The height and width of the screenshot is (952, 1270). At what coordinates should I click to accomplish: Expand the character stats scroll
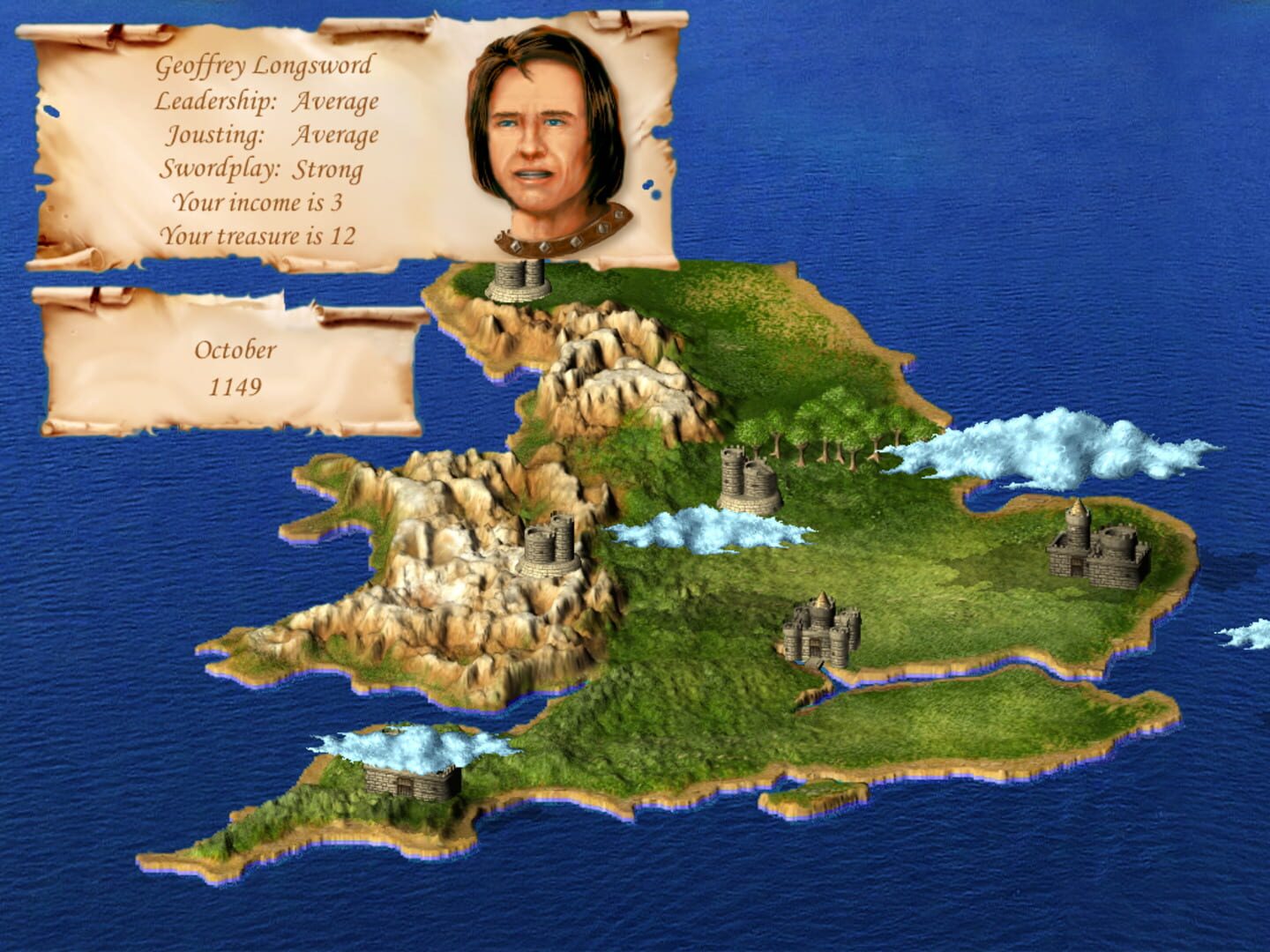point(265,141)
